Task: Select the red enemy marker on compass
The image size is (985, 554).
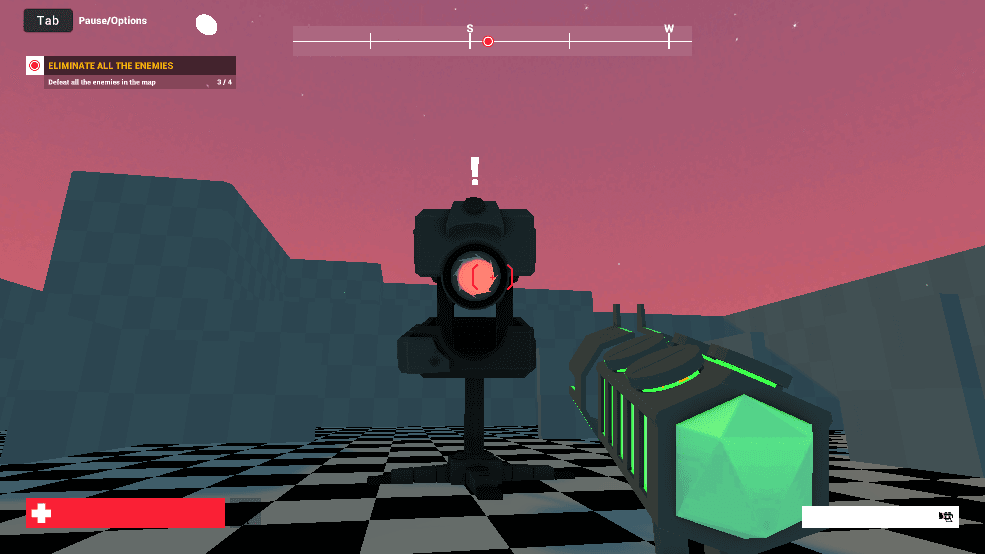Action: tap(488, 42)
